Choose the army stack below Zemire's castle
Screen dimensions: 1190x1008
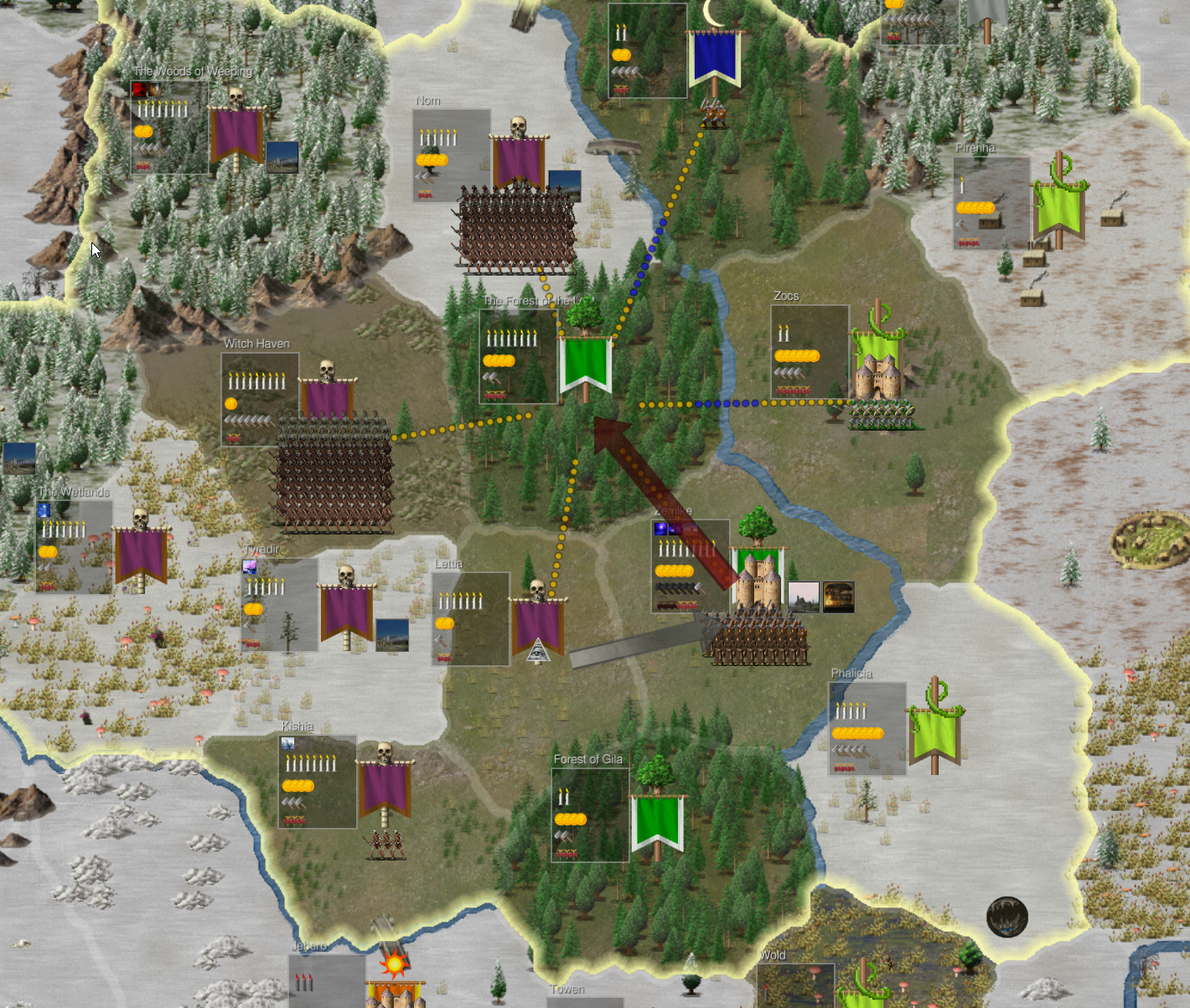(x=759, y=638)
